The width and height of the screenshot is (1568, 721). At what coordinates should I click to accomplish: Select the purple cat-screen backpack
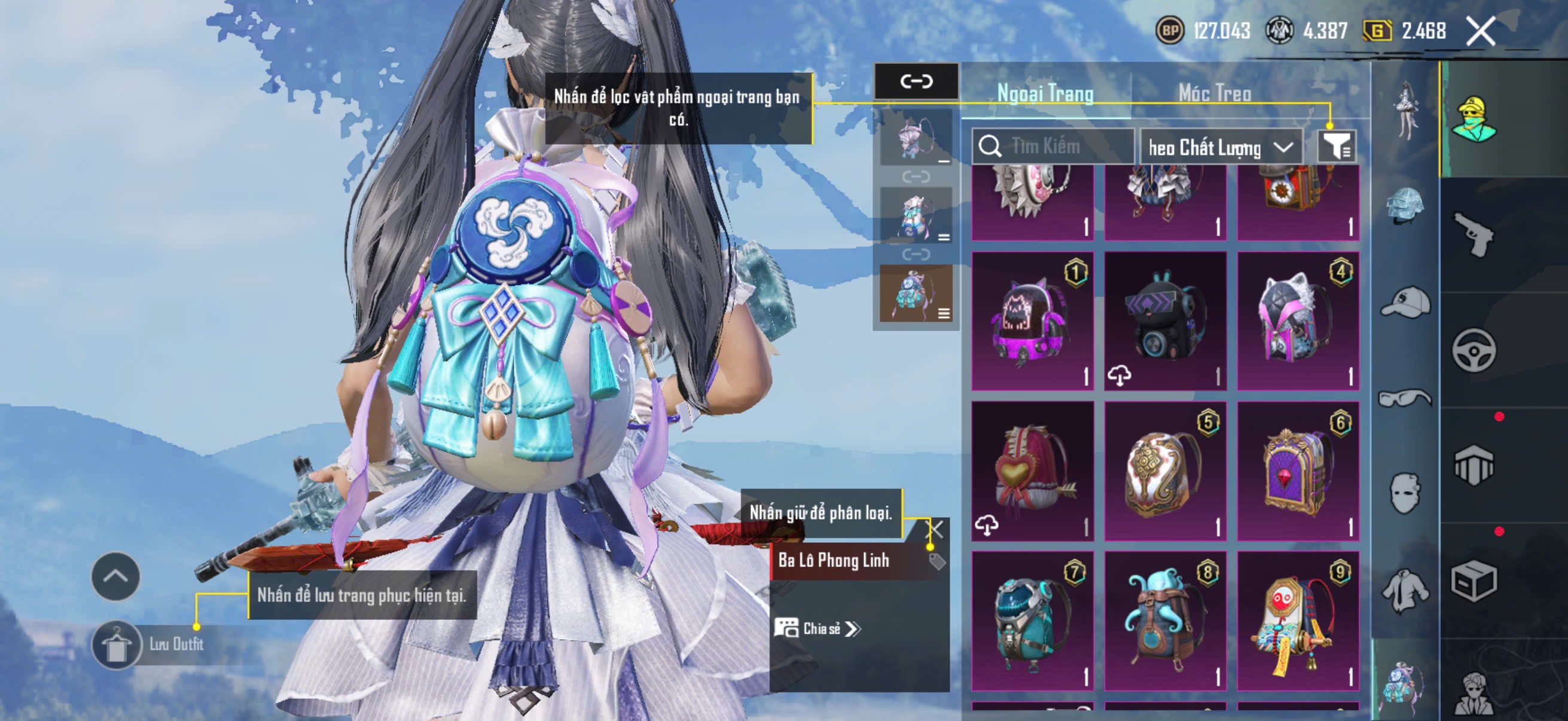click(1032, 321)
